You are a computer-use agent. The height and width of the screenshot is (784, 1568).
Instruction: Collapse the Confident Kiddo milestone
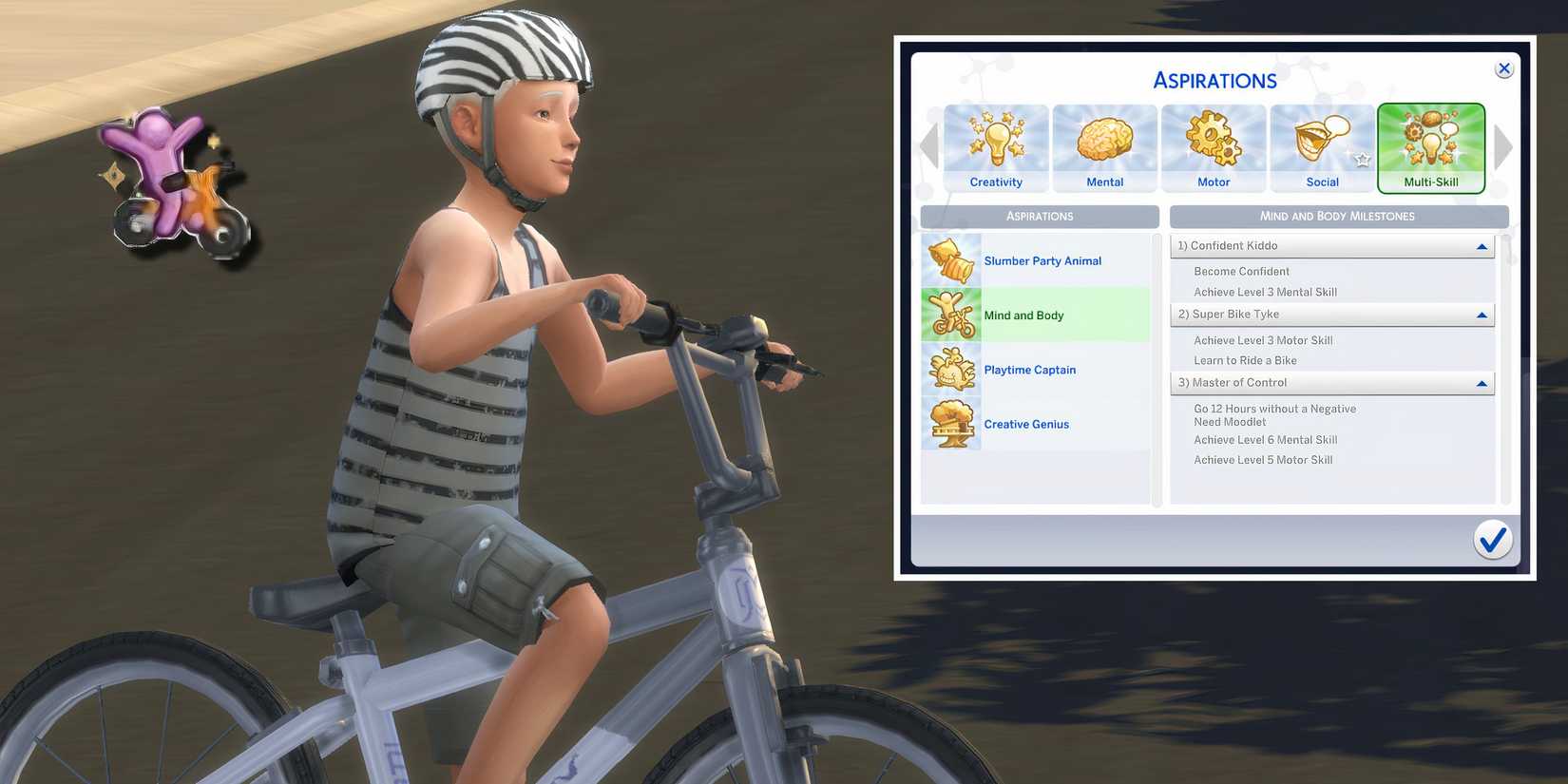(1481, 245)
